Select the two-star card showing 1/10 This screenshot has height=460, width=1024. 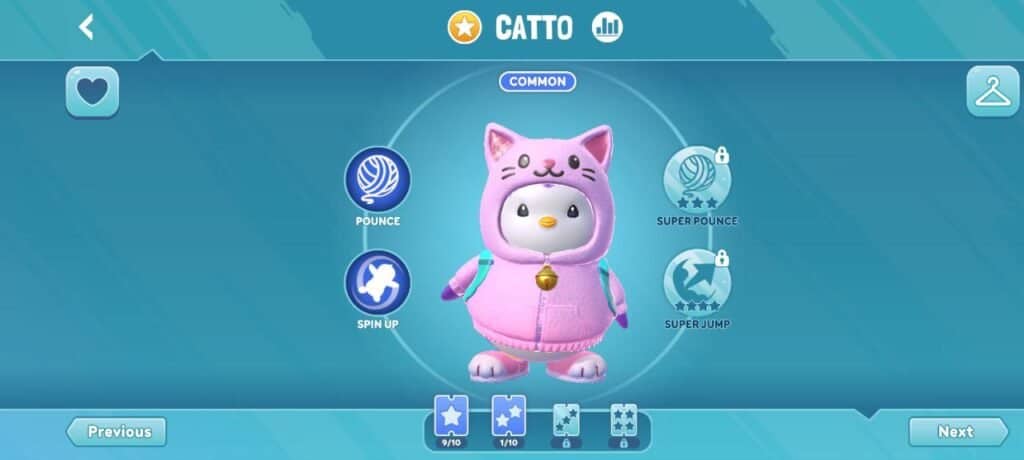coord(509,417)
